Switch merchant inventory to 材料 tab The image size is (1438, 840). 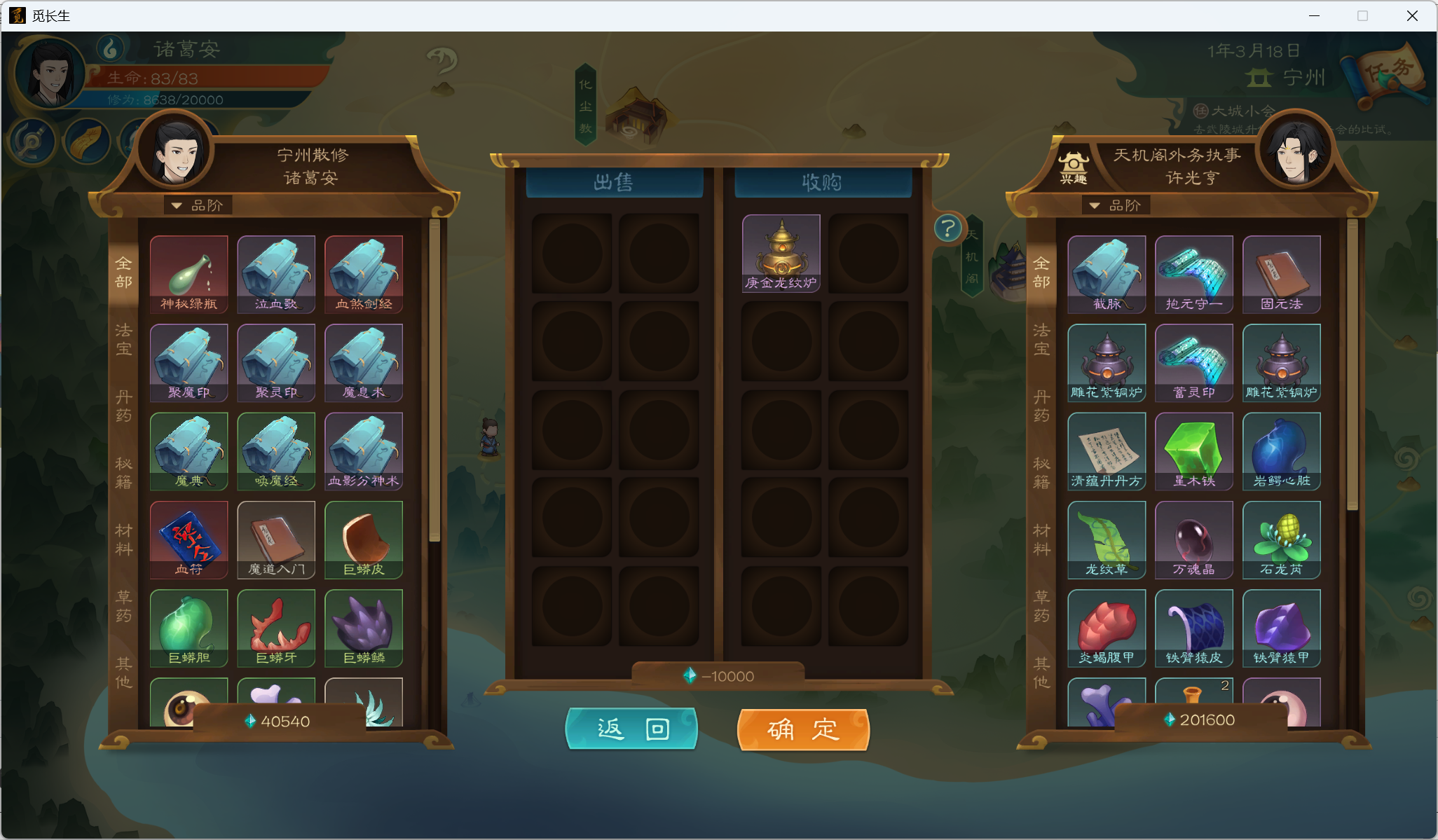(1041, 539)
